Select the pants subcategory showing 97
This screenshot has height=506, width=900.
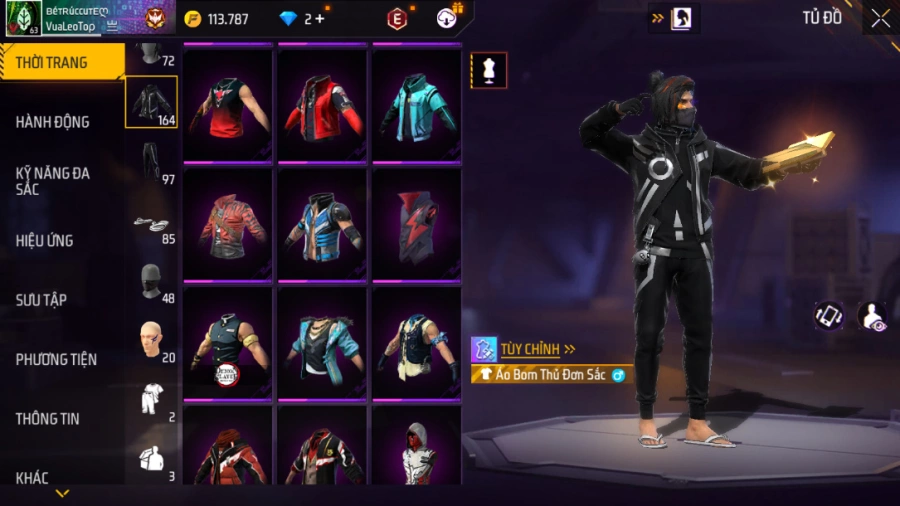151,163
